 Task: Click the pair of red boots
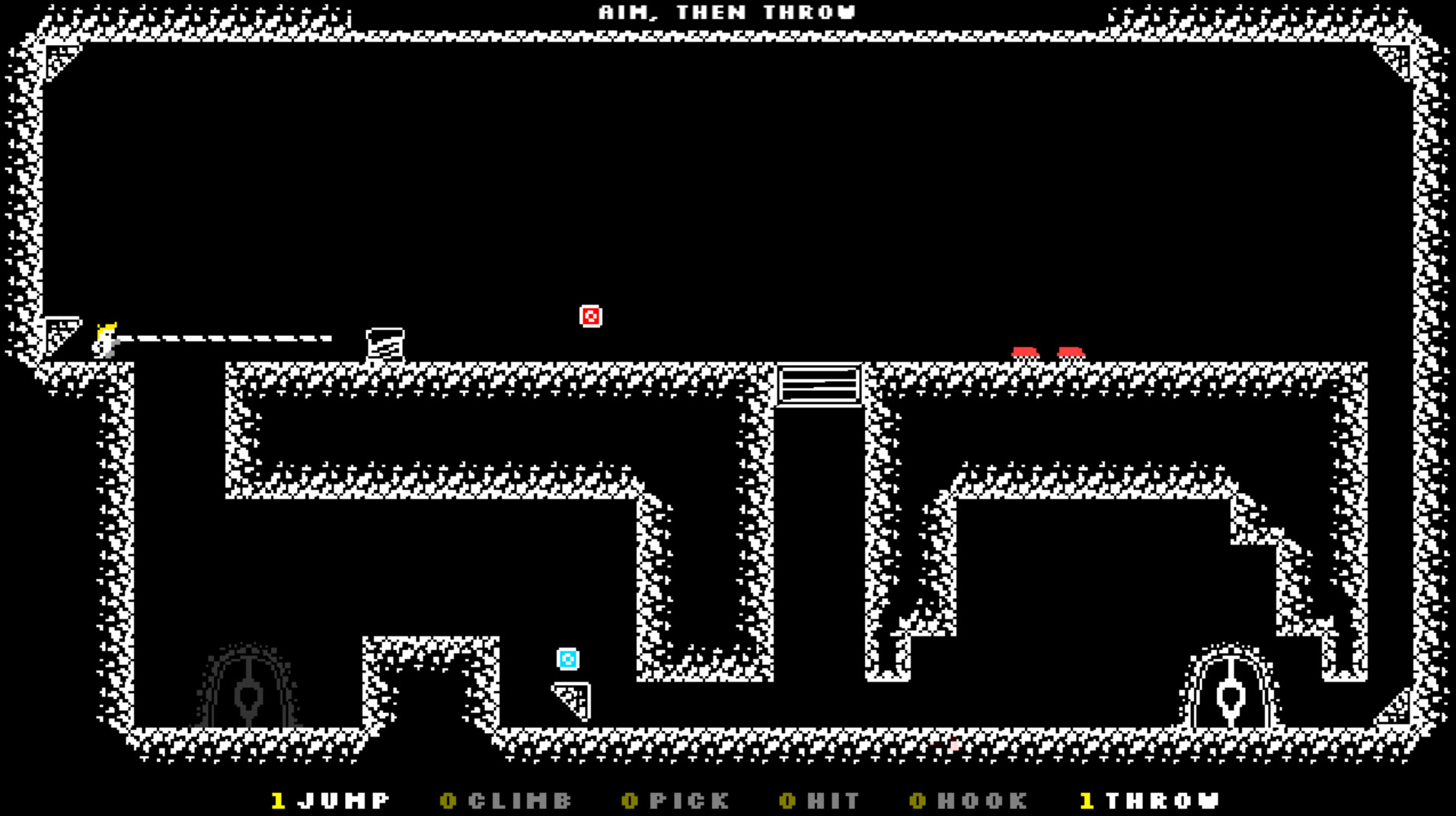coord(1049,352)
